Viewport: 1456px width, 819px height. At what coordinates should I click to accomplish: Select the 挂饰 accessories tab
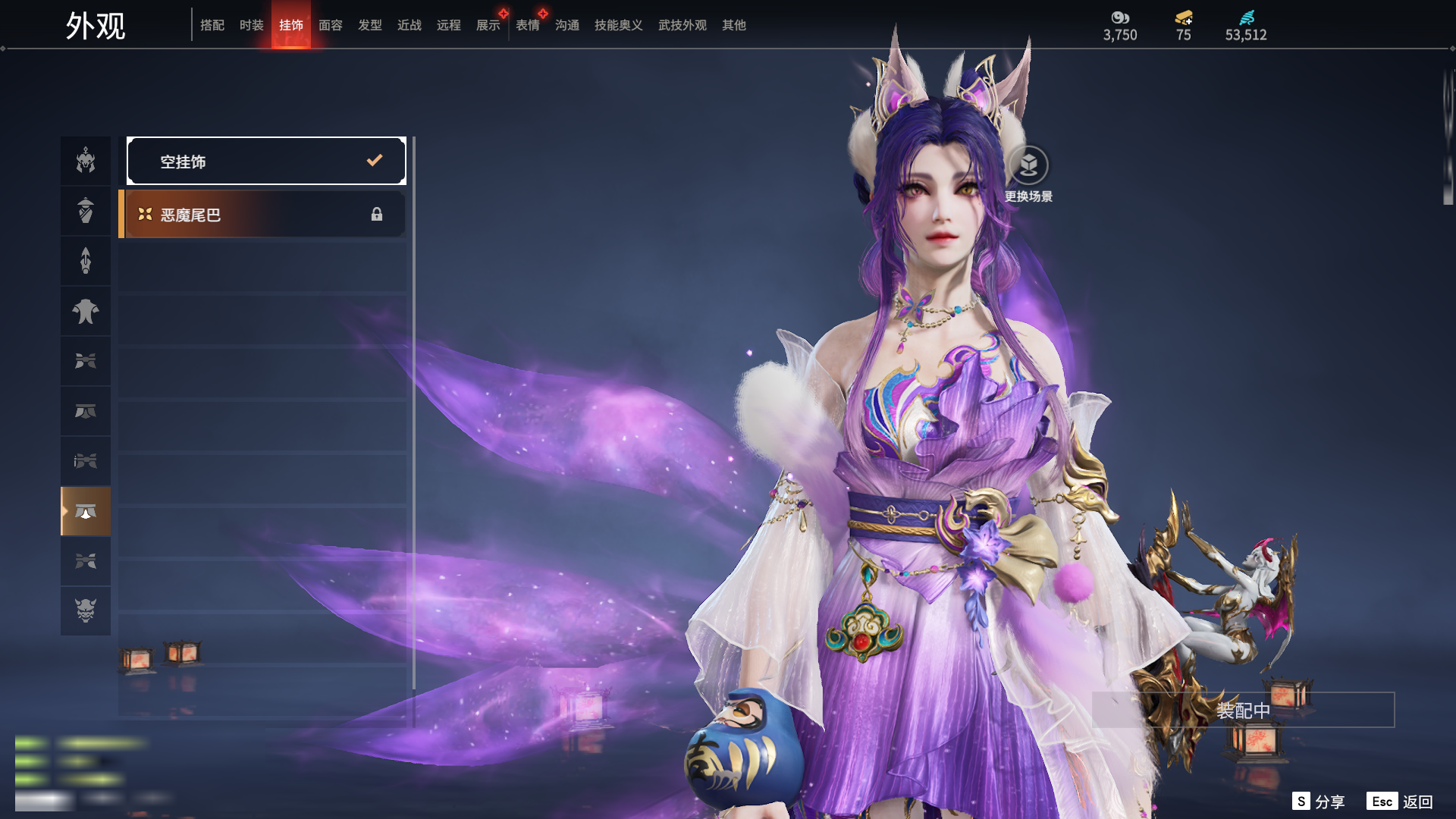click(290, 25)
